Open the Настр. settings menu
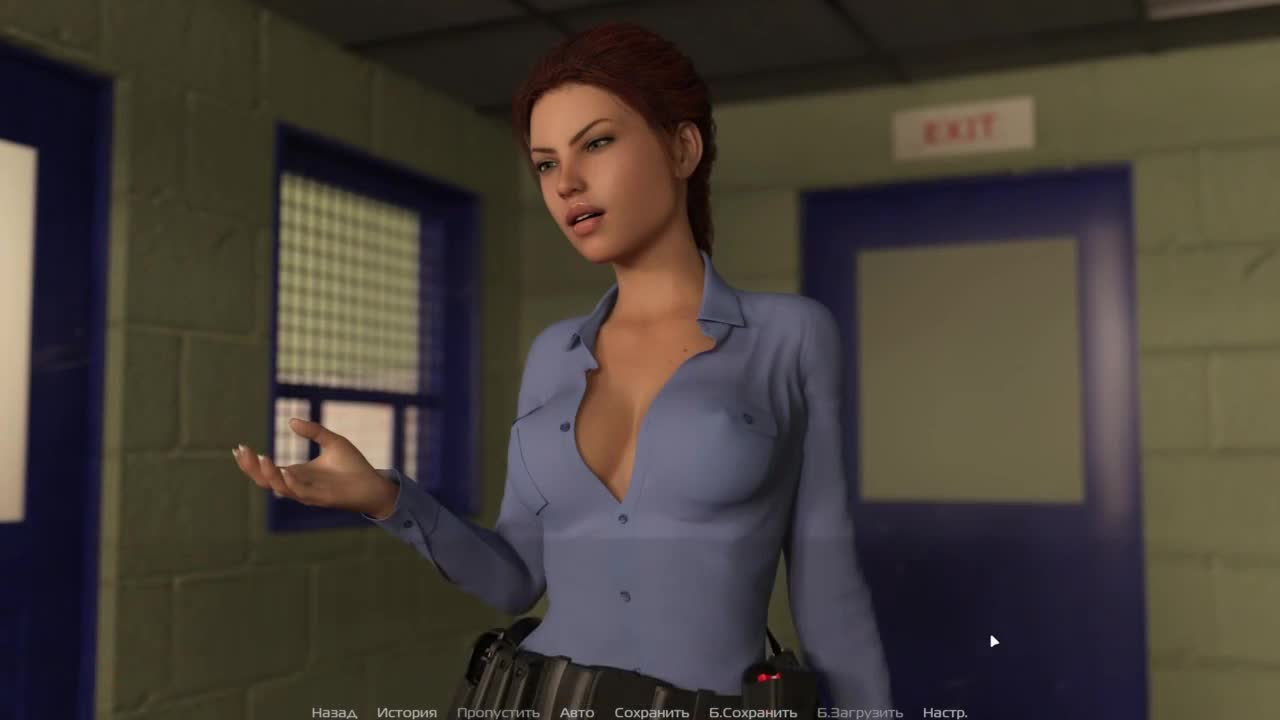Image resolution: width=1280 pixels, height=720 pixels. click(945, 713)
